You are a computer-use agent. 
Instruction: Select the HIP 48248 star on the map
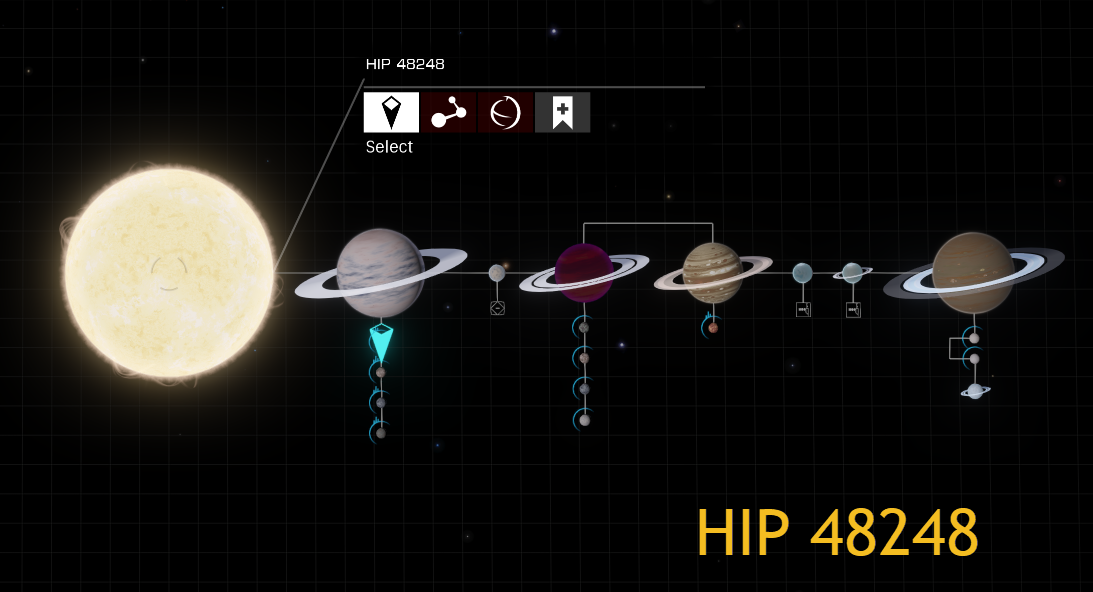(x=168, y=272)
